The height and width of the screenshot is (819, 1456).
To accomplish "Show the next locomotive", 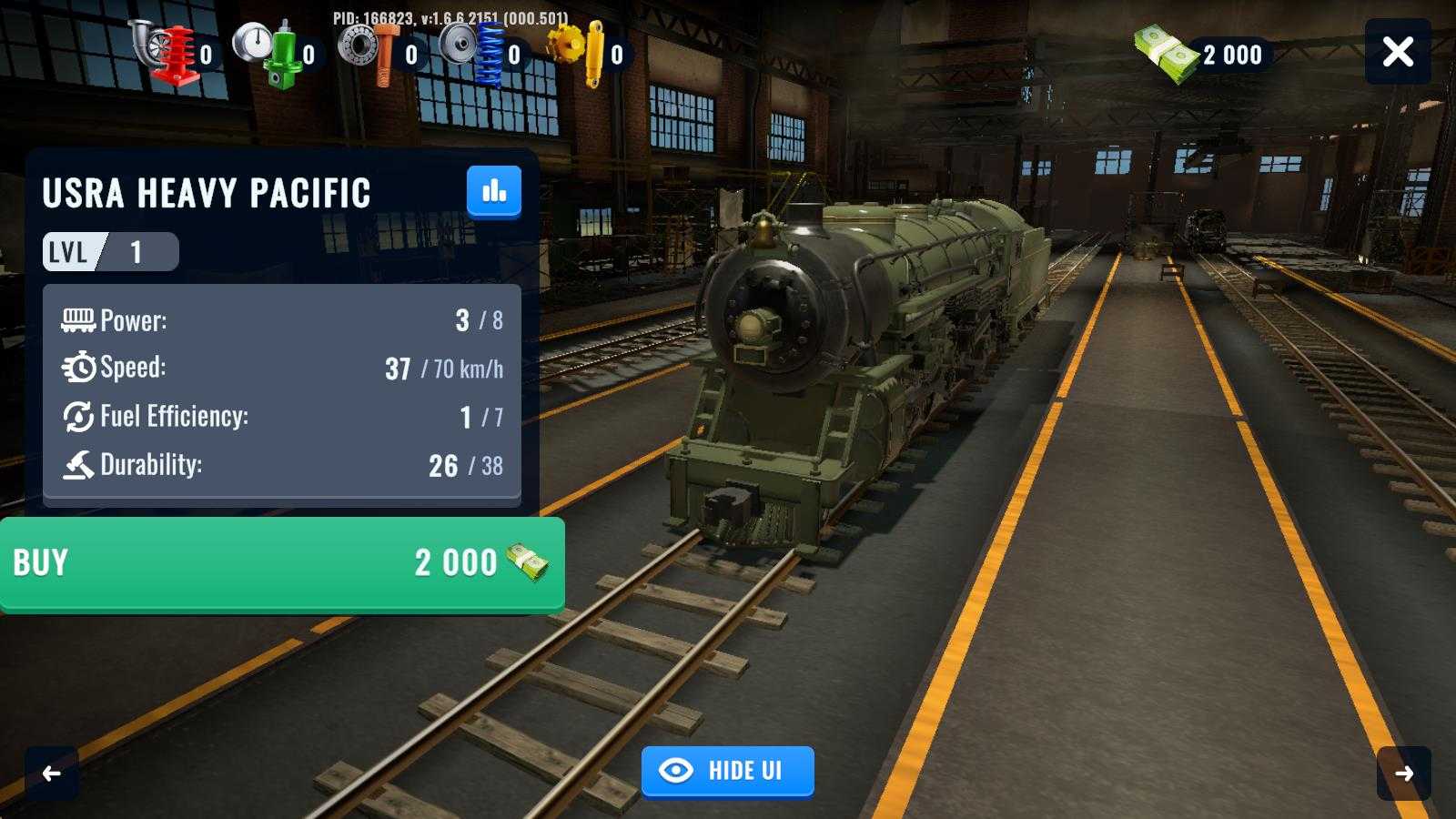I will point(1403,773).
